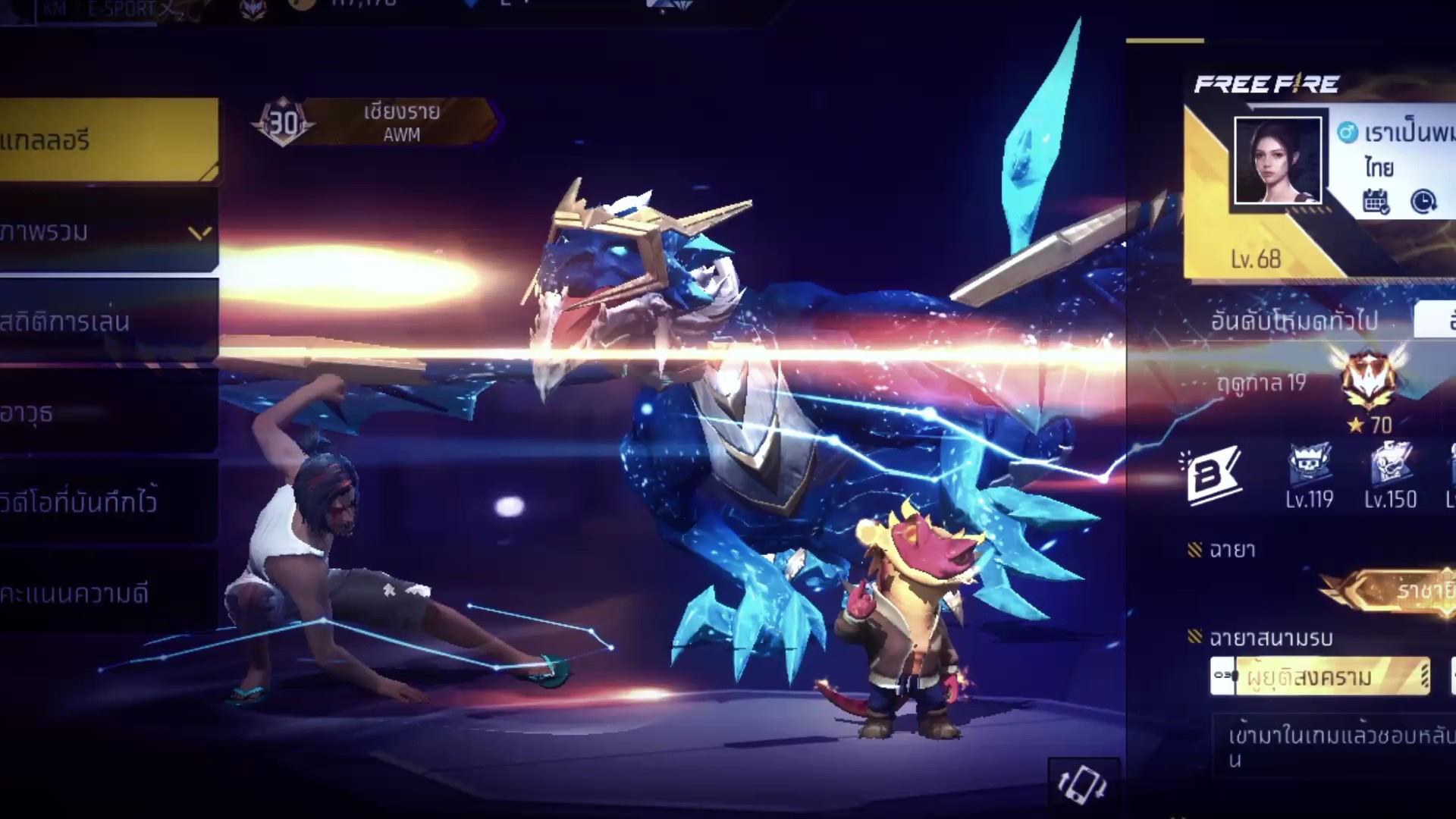This screenshot has height=819, width=1456.
Task: Click the season 19 rank emblem
Action: (1369, 379)
